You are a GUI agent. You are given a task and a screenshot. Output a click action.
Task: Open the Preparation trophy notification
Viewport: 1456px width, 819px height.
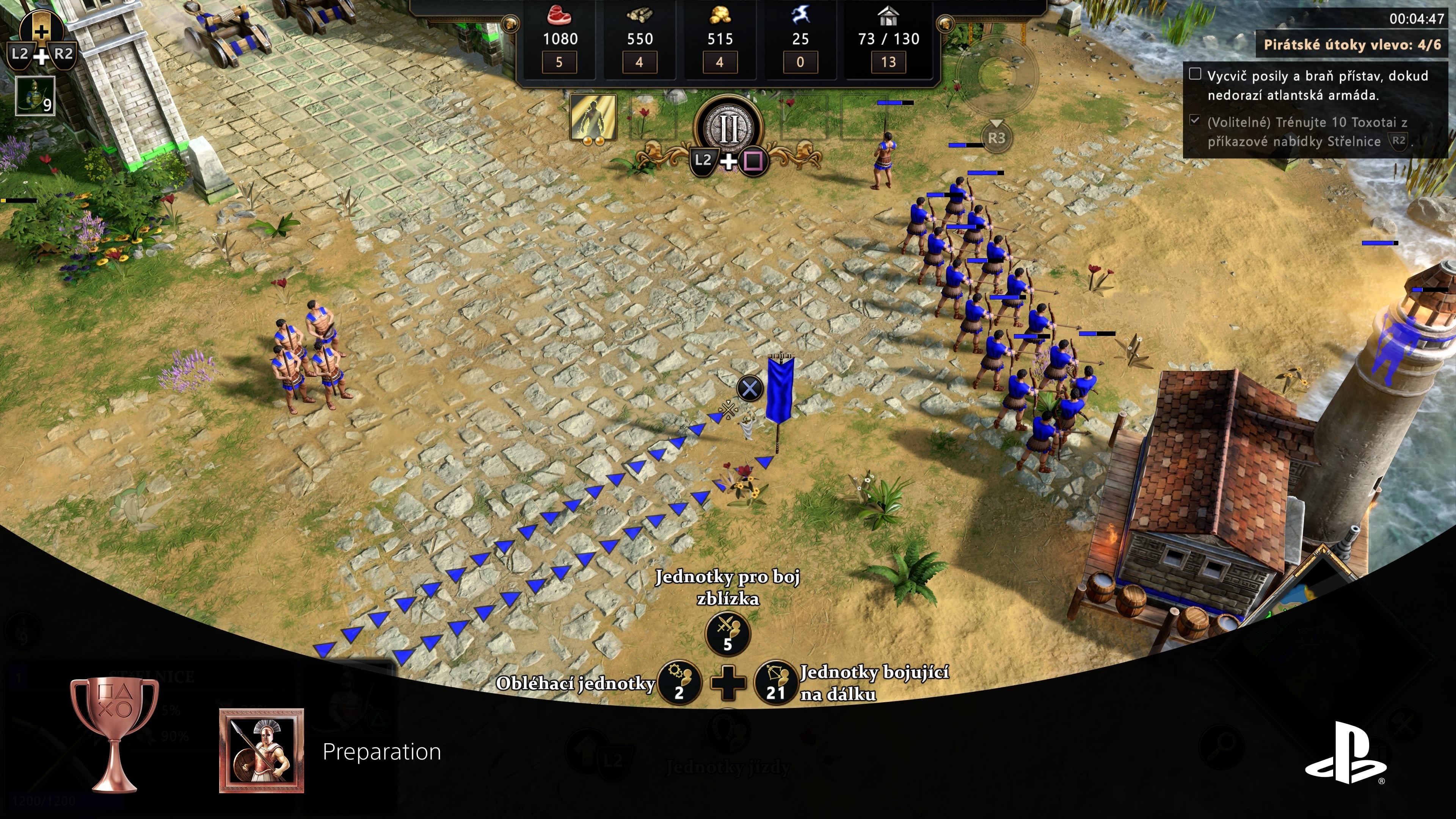381,751
